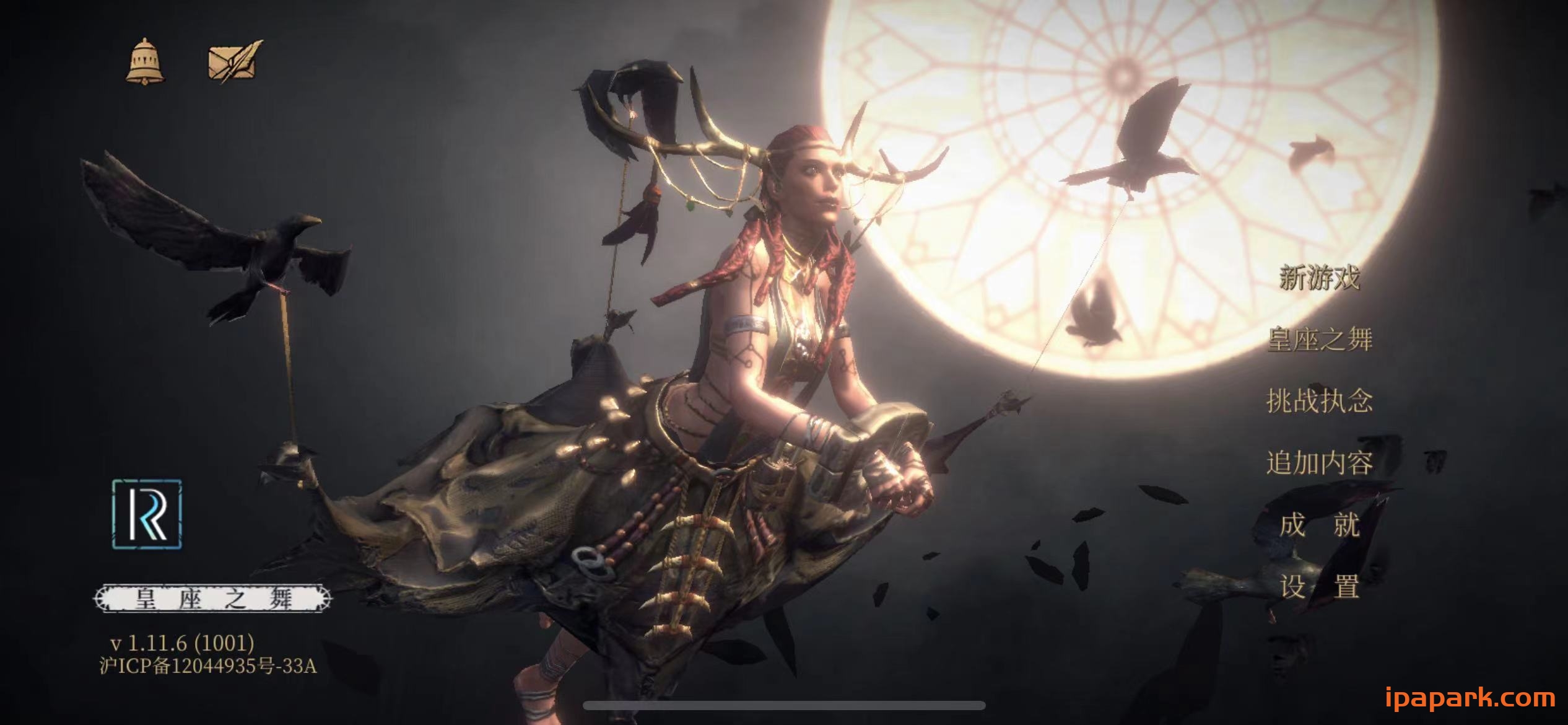
Task: Open 追加内容 additional content
Action: [x=1320, y=463]
